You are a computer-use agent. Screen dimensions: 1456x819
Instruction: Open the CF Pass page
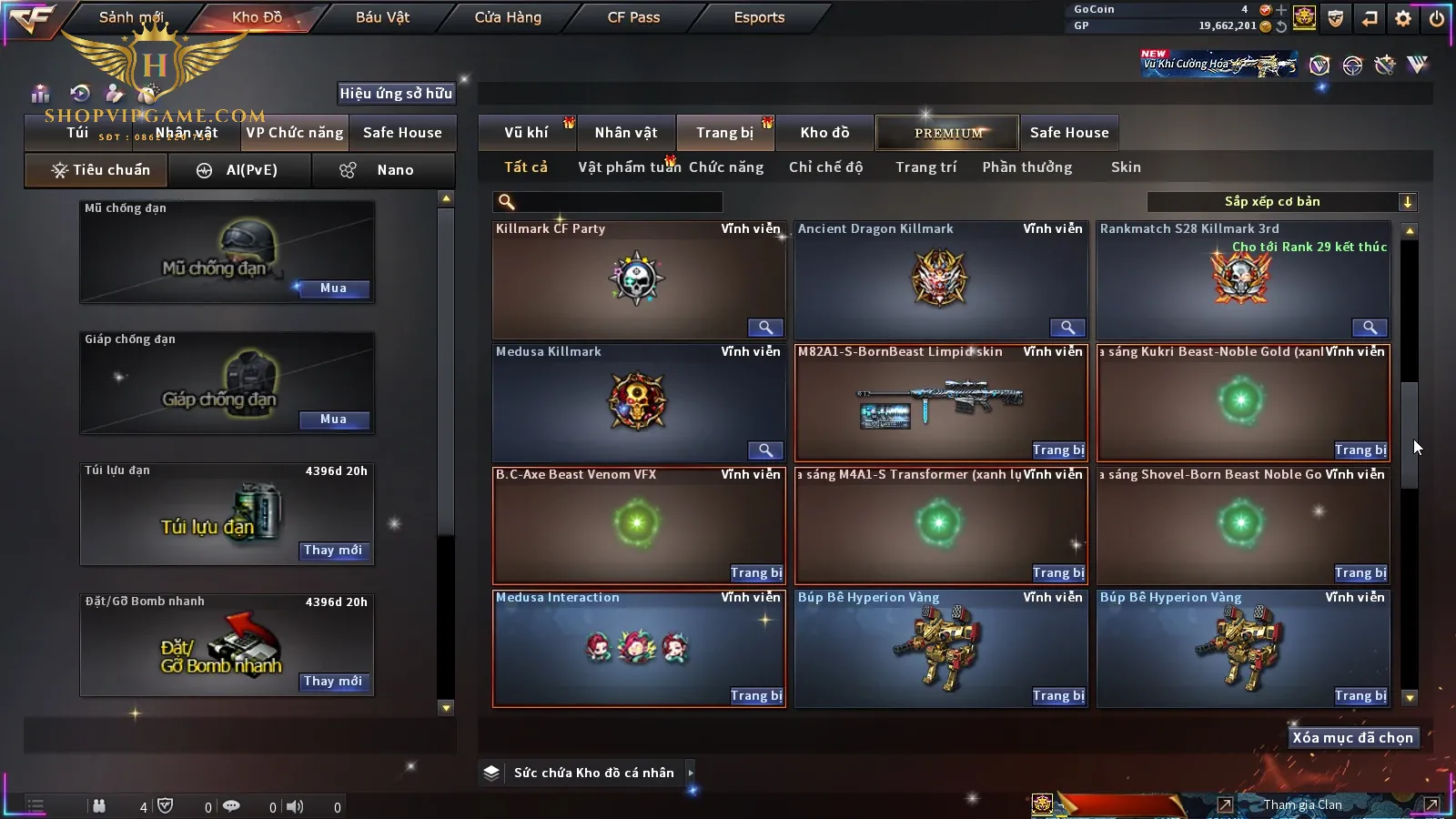click(633, 17)
